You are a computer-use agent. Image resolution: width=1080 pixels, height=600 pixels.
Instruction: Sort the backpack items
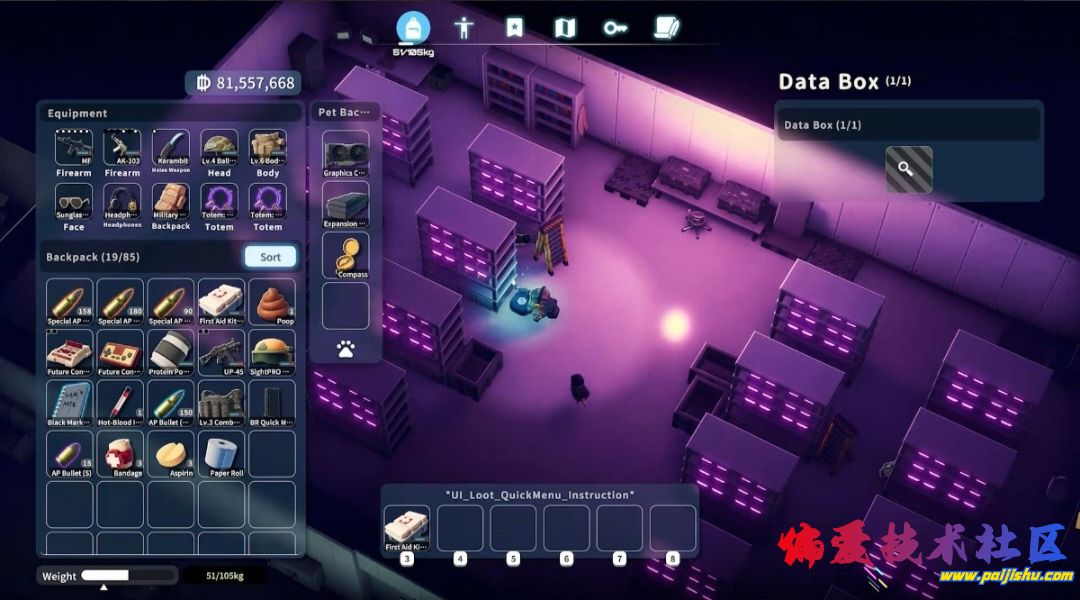270,257
